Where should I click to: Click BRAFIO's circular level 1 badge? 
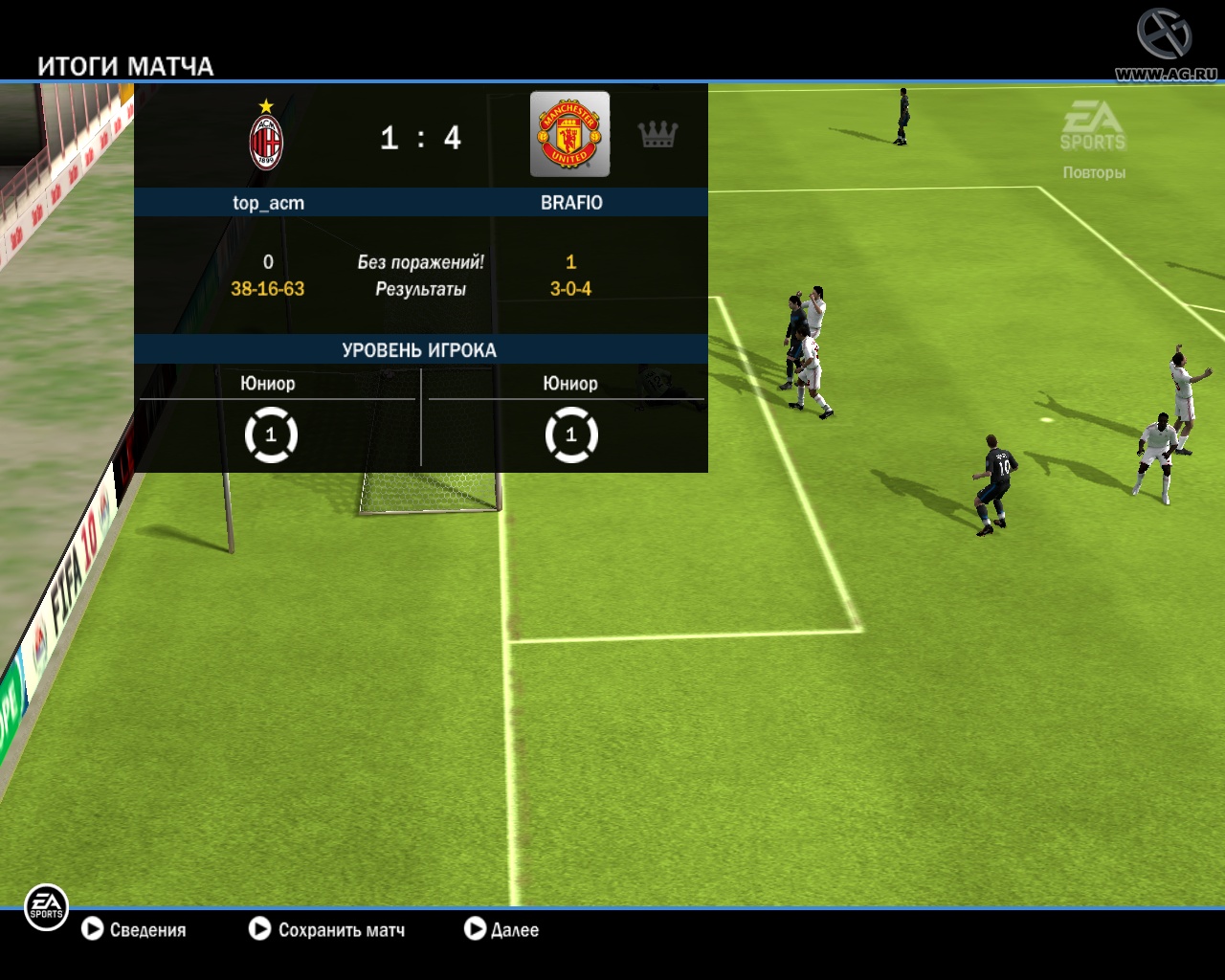(571, 434)
